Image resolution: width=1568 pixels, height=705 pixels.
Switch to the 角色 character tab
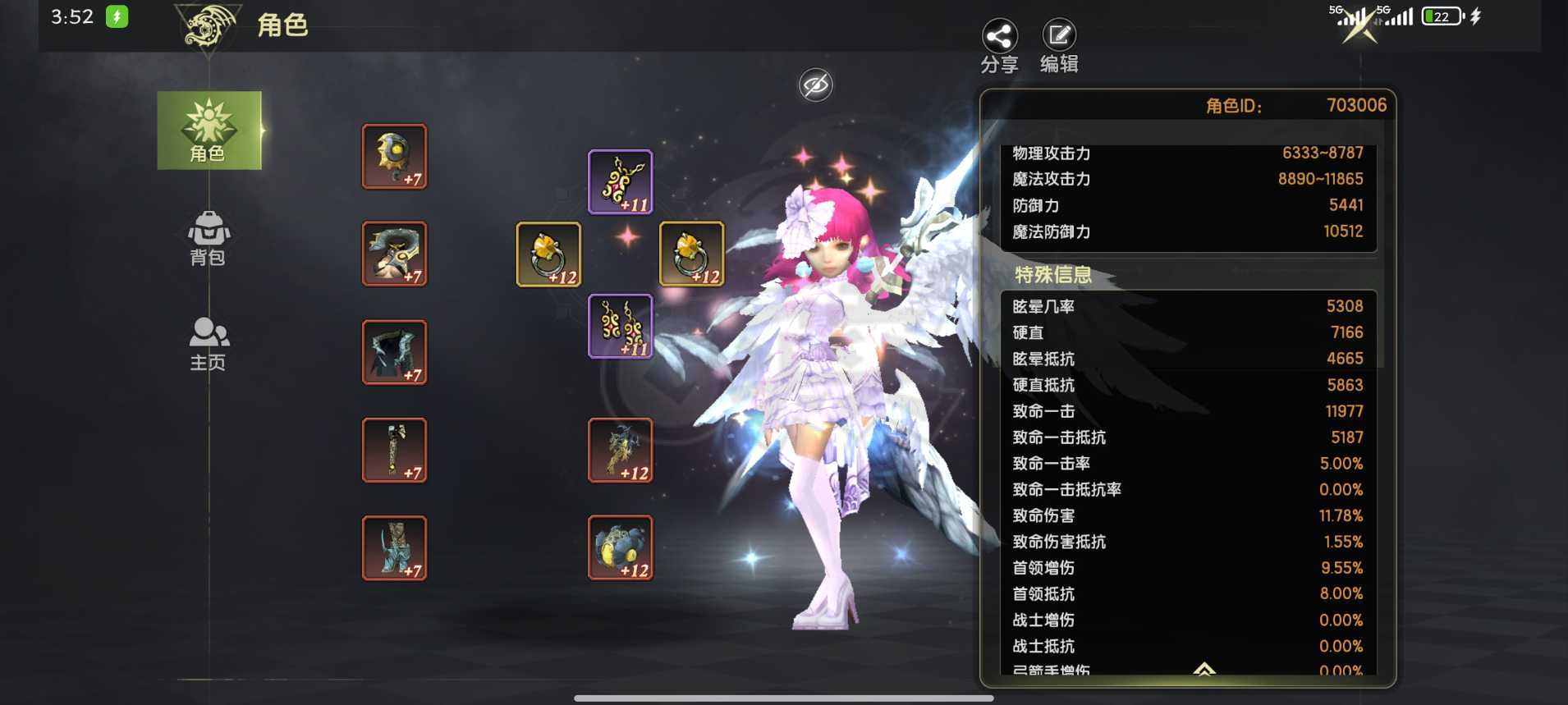[x=209, y=131]
